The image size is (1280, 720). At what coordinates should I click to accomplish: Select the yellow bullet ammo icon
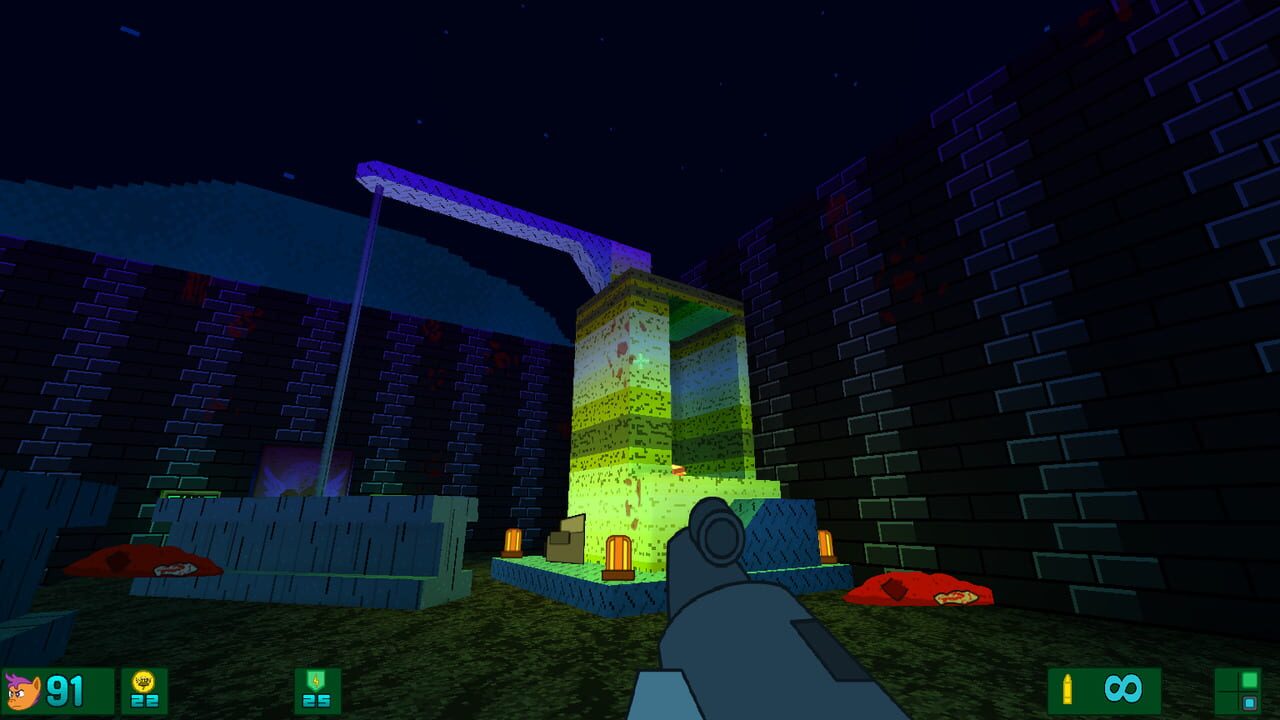click(1067, 689)
